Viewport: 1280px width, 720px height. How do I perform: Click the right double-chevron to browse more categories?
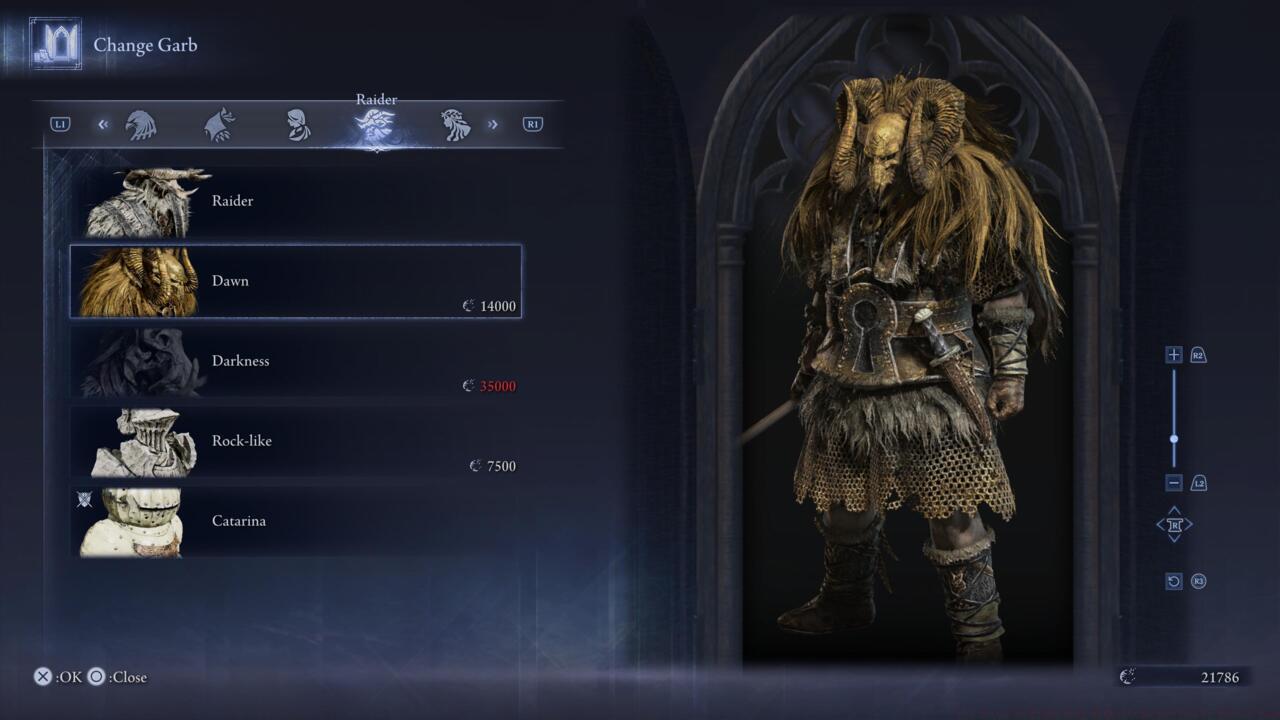pos(492,123)
